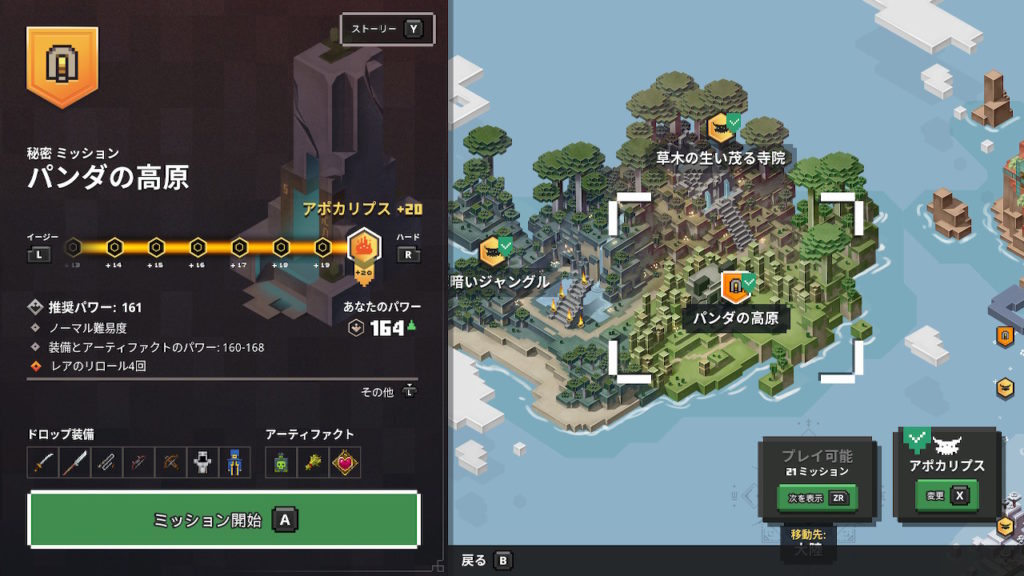Inspect the blue robe armor drop slot
The height and width of the screenshot is (576, 1024).
(234, 462)
